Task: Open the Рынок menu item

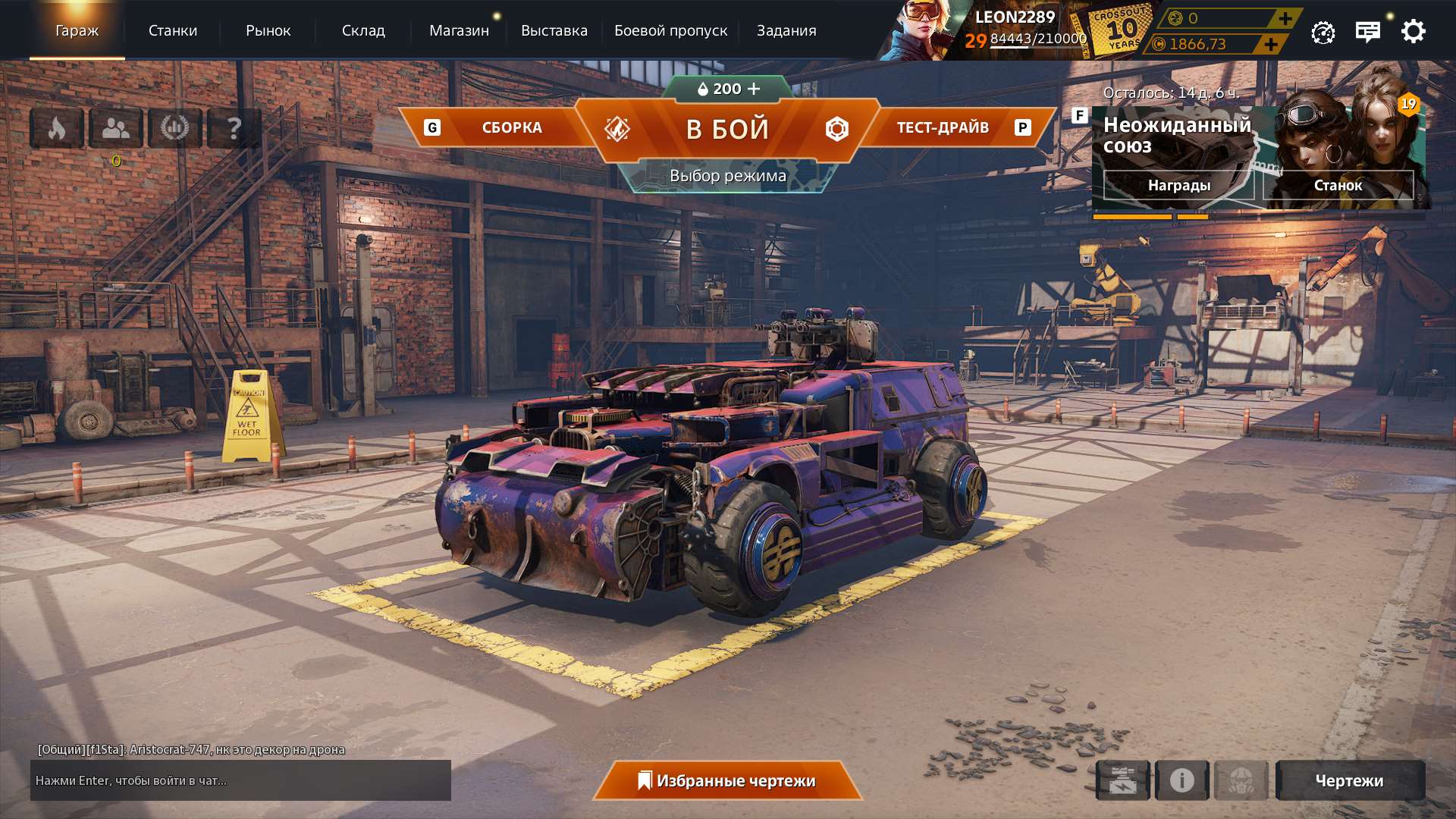Action: point(268,31)
